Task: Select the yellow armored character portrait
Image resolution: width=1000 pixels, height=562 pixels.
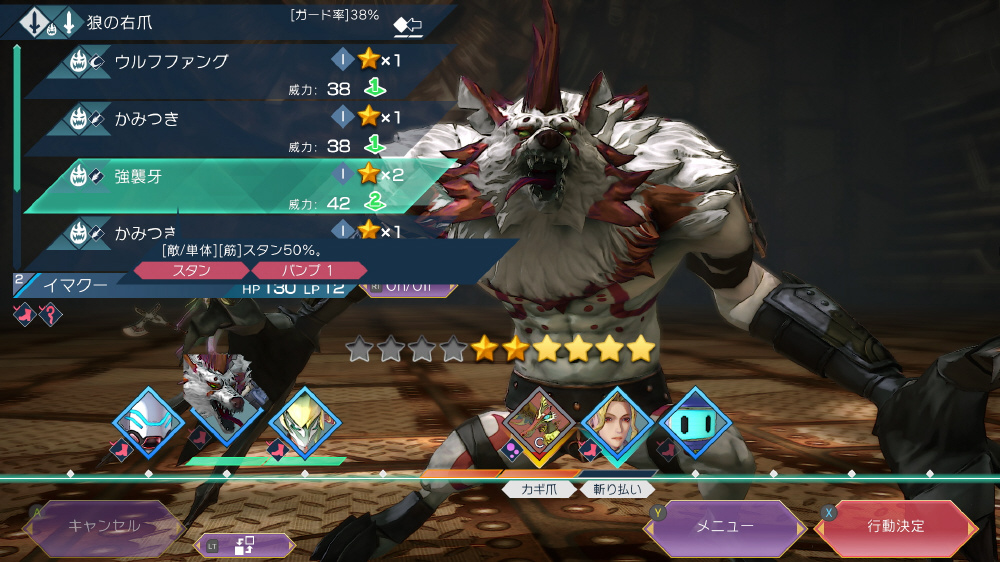Action: click(304, 423)
